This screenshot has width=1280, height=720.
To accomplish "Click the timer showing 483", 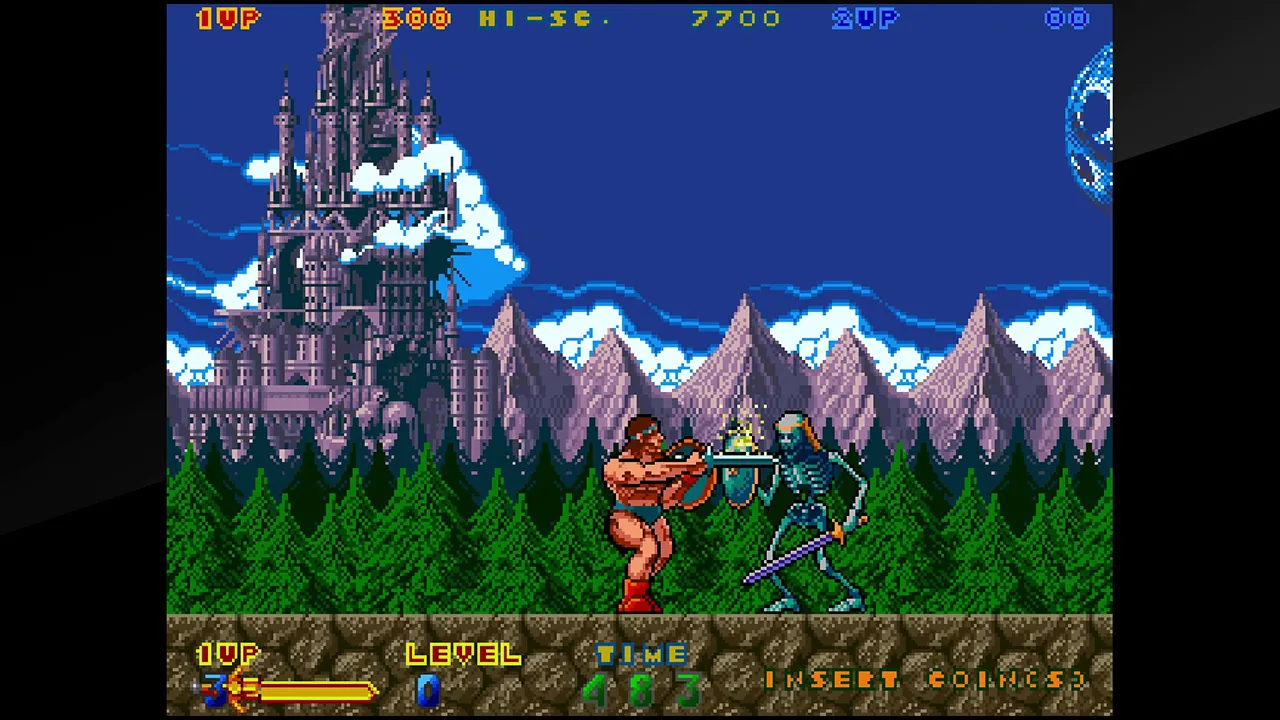I will [x=640, y=688].
